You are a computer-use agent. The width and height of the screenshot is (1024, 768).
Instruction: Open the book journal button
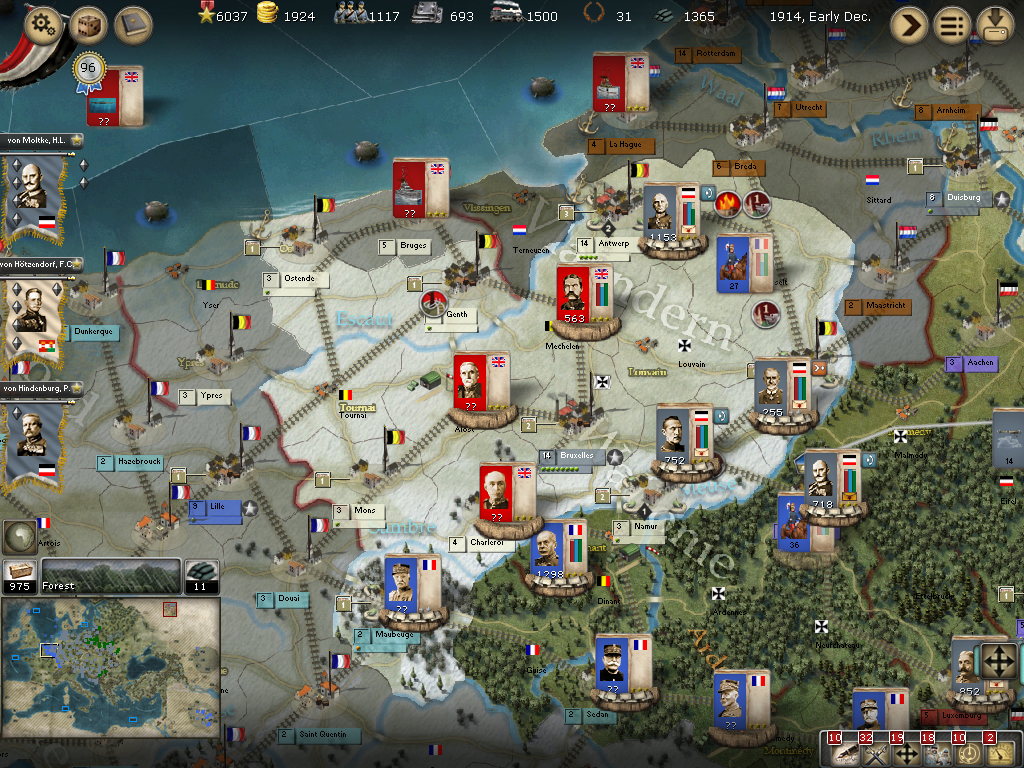[133, 25]
